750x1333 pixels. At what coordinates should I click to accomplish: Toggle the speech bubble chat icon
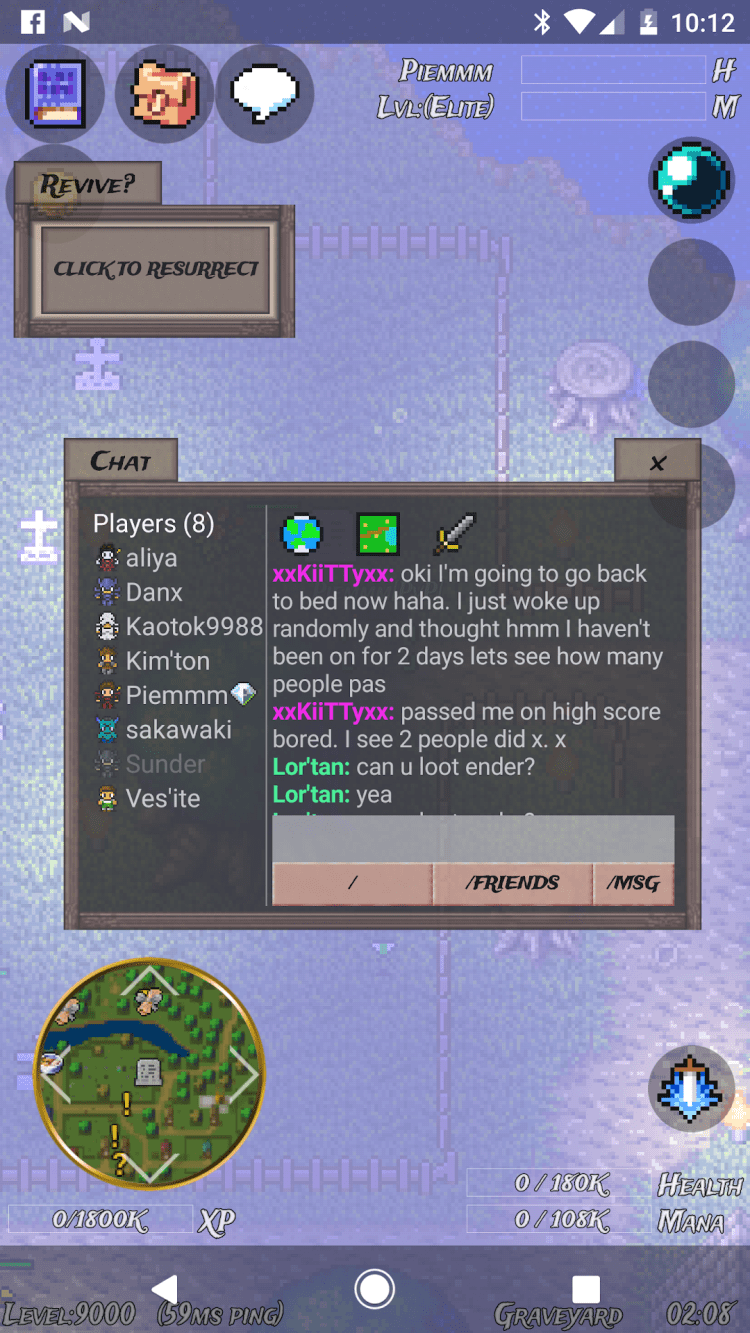[265, 94]
